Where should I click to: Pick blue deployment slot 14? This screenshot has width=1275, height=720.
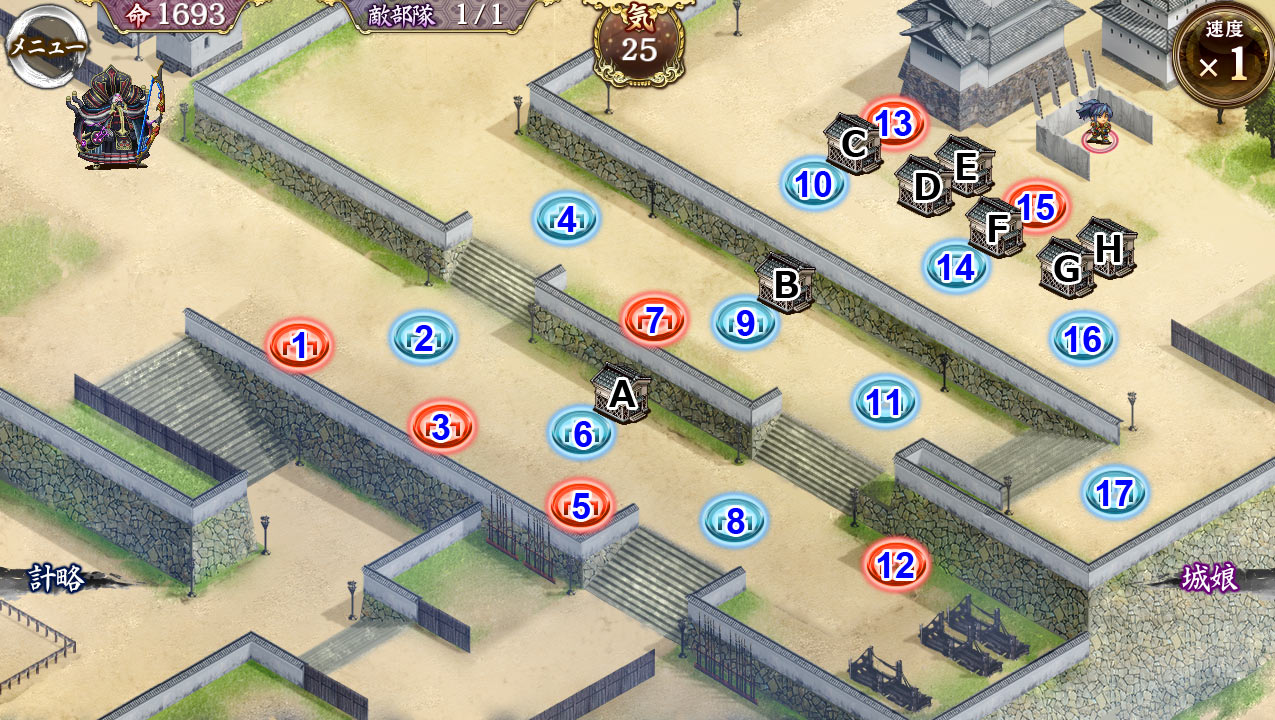pyautogui.click(x=955, y=267)
